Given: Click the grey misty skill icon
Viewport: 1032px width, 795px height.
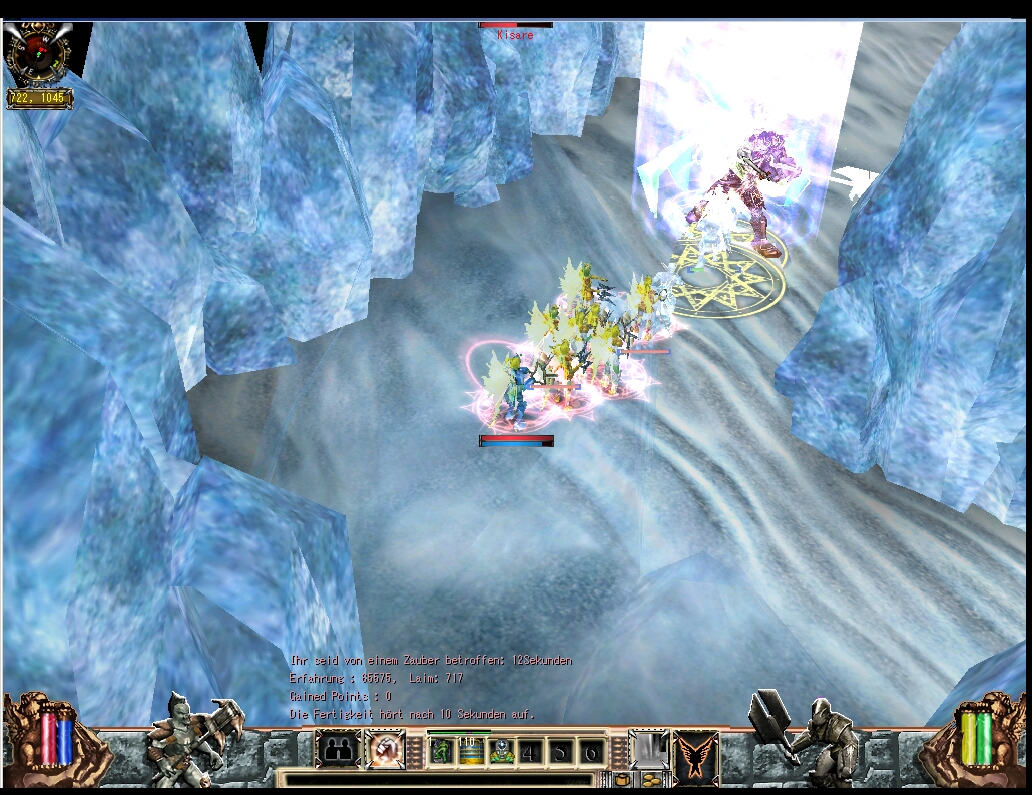Looking at the screenshot, I should (648, 750).
